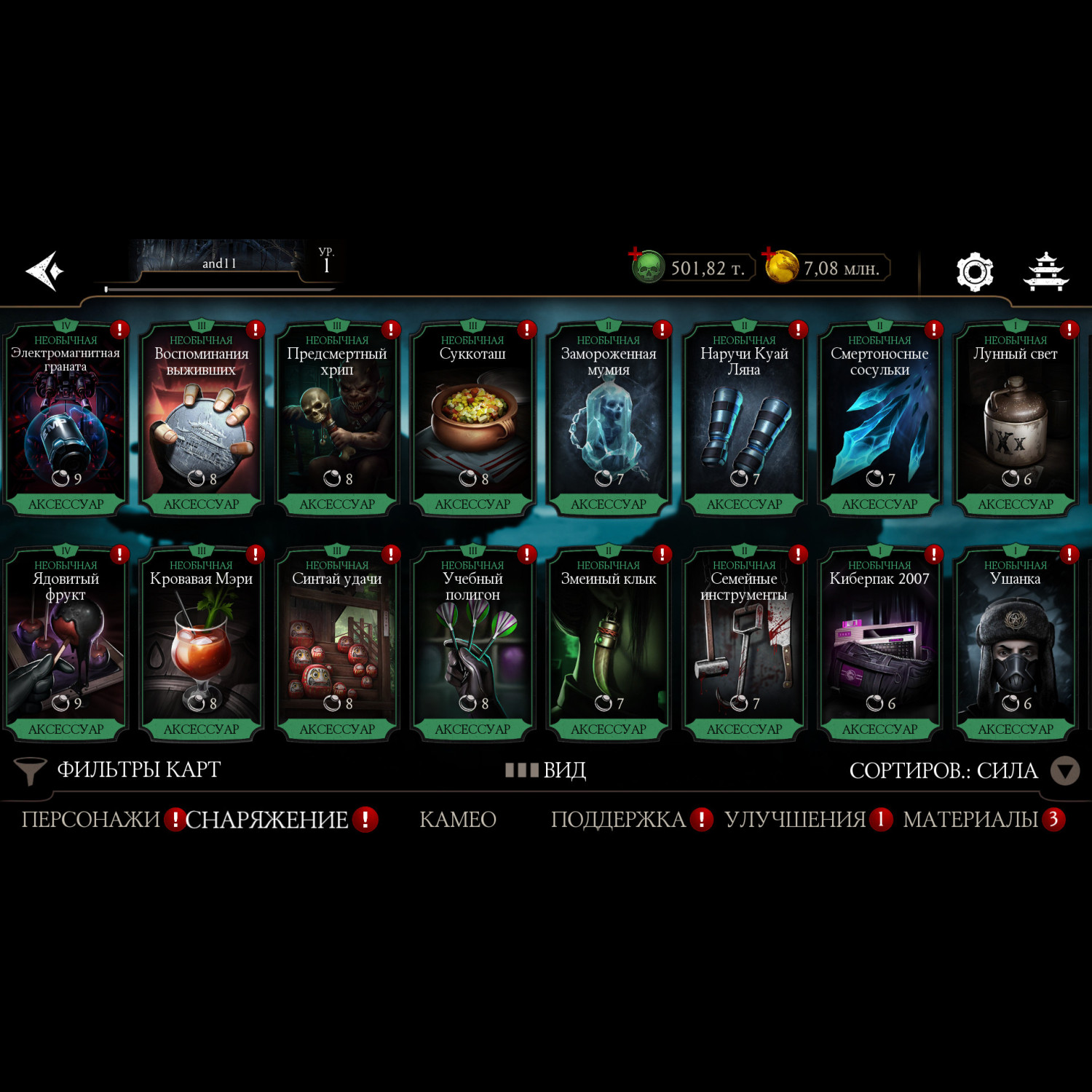Switch to the ПЕРСОНАЖИ tab
The height and width of the screenshot is (1092, 1092).
[x=90, y=820]
